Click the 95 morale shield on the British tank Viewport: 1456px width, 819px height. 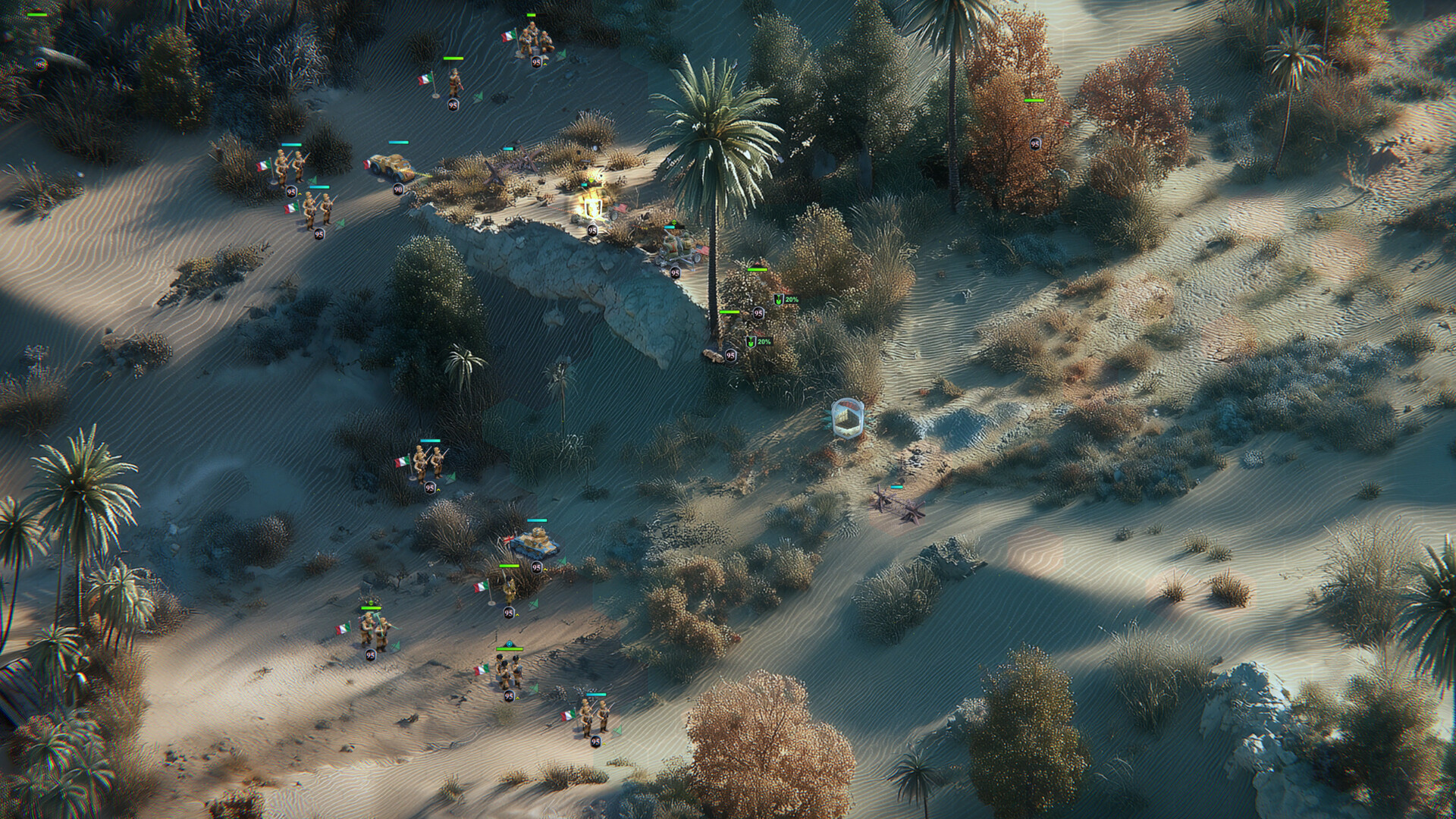pyautogui.click(x=535, y=566)
